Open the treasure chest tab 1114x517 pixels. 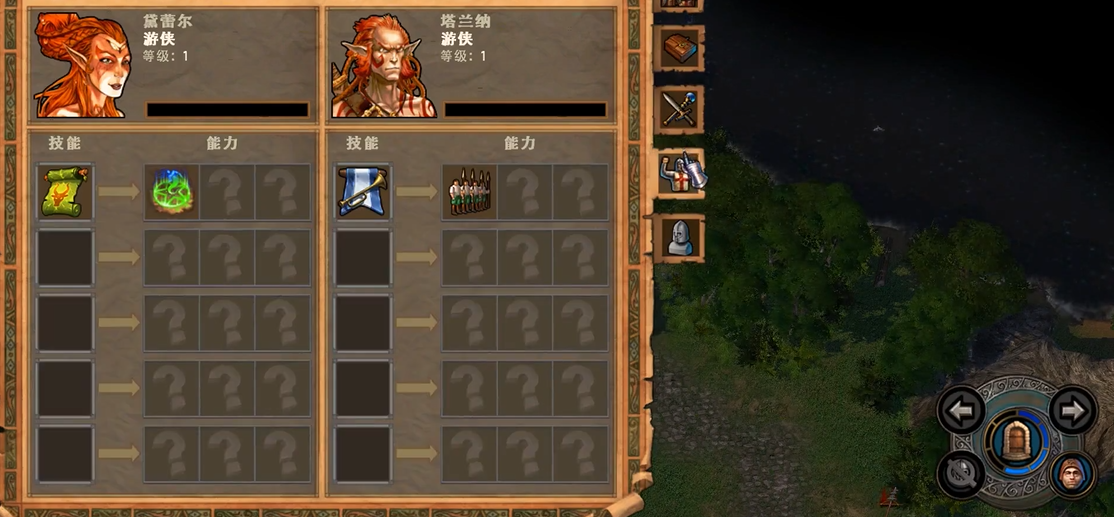pos(680,48)
